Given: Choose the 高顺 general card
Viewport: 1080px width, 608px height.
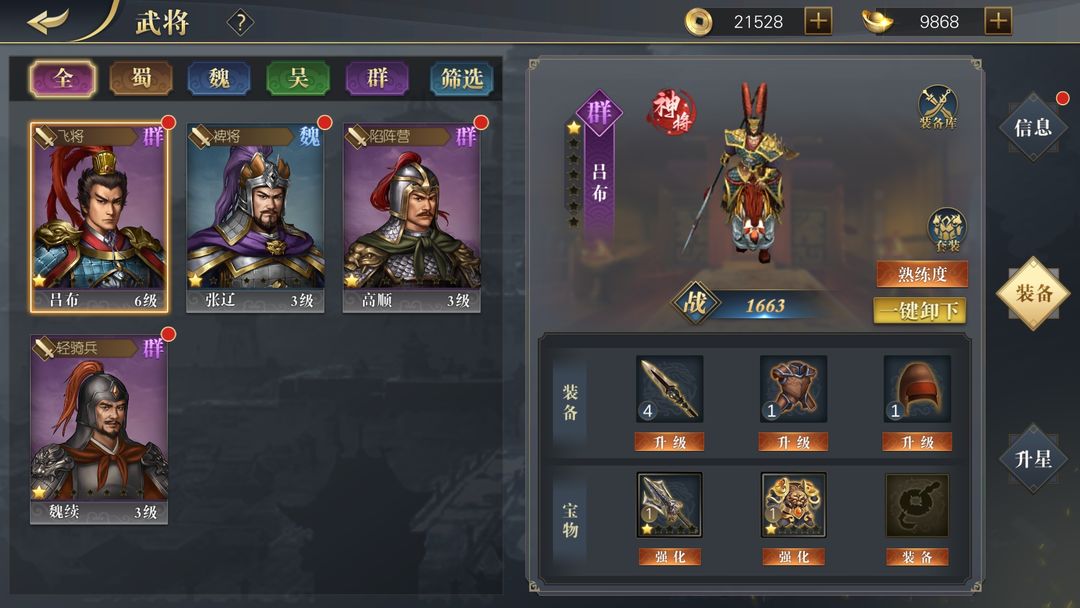Looking at the screenshot, I should [411, 218].
